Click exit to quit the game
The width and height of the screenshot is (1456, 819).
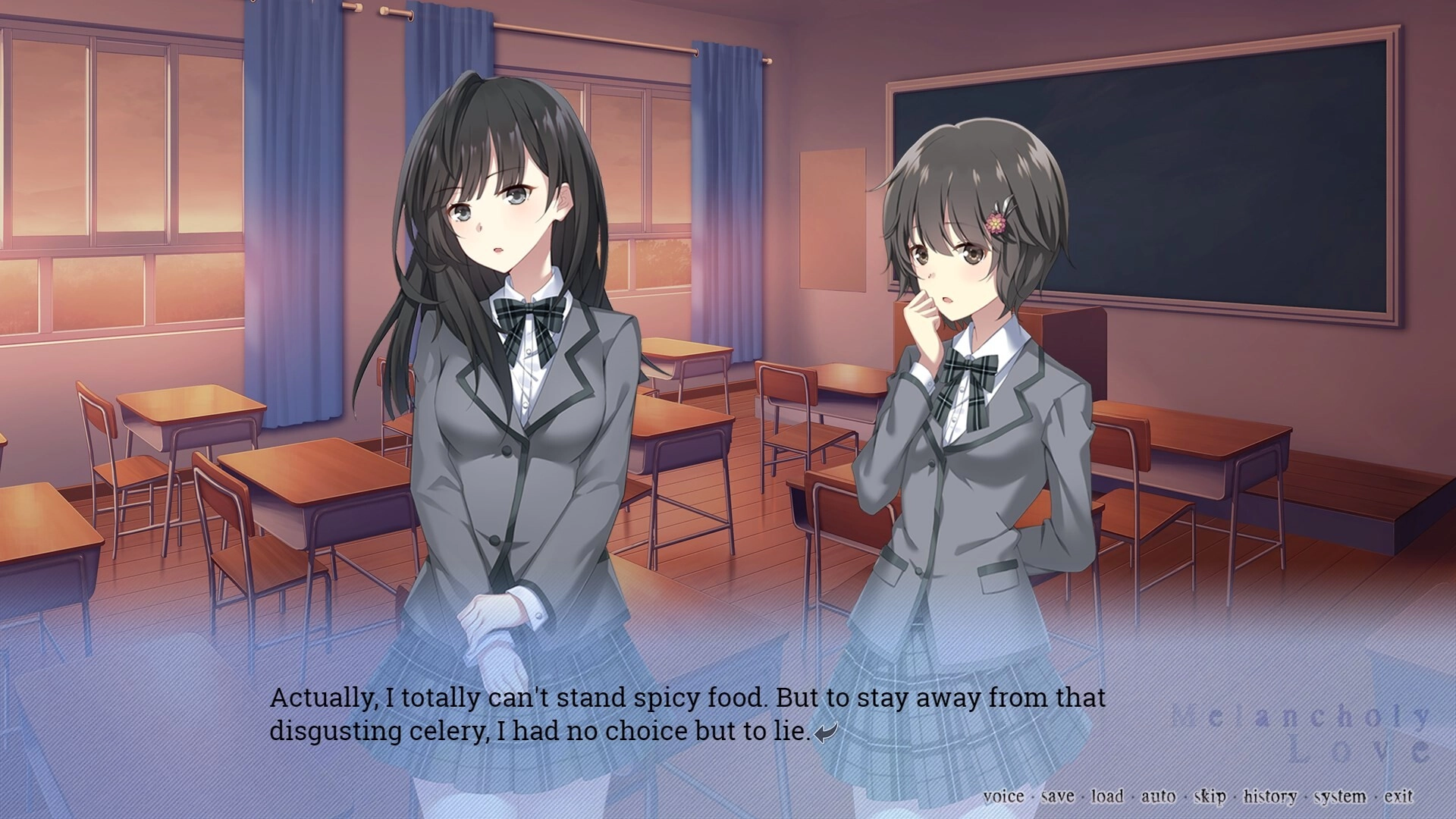click(x=1398, y=796)
